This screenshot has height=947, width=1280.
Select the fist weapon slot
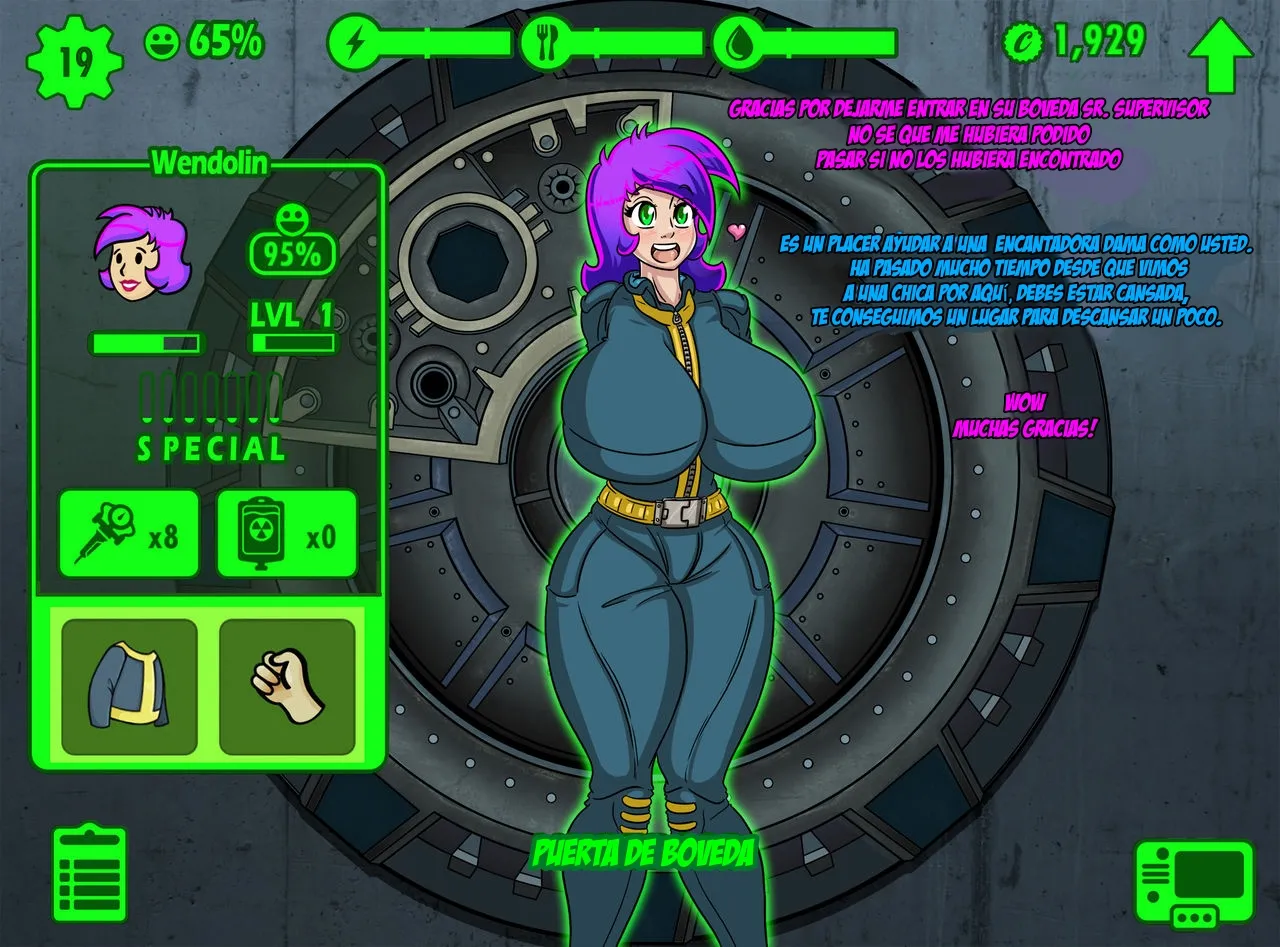(x=287, y=686)
